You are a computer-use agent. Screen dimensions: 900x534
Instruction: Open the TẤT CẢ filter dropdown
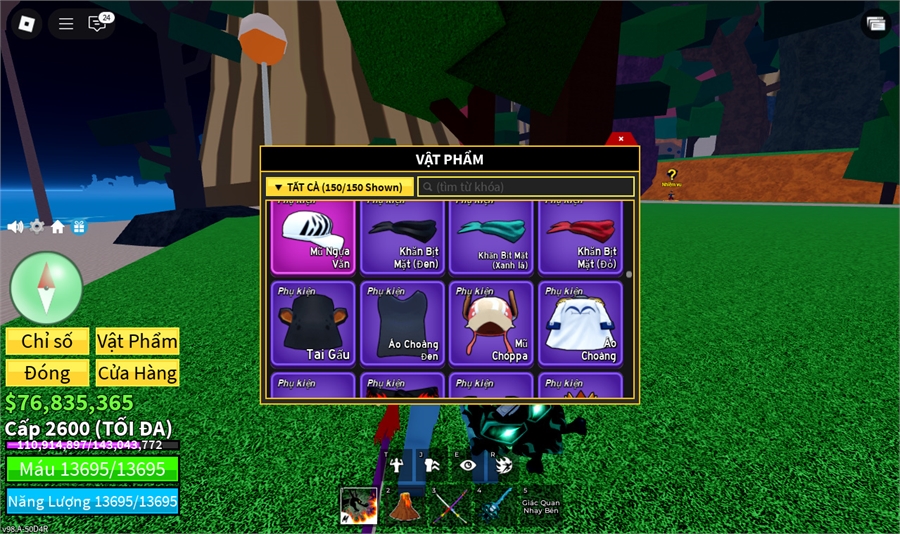pyautogui.click(x=340, y=187)
